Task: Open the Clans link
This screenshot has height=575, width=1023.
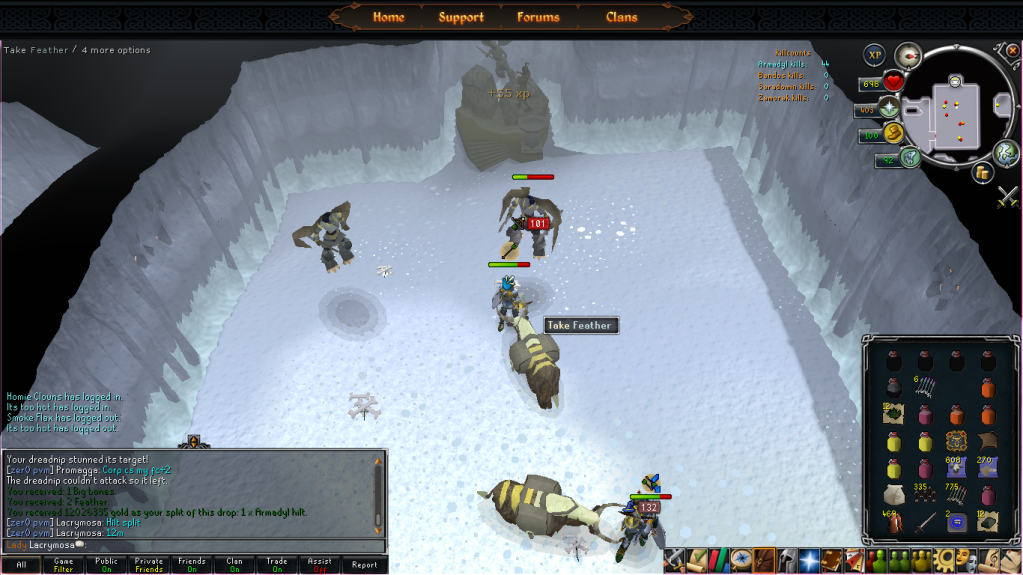Action: point(621,17)
